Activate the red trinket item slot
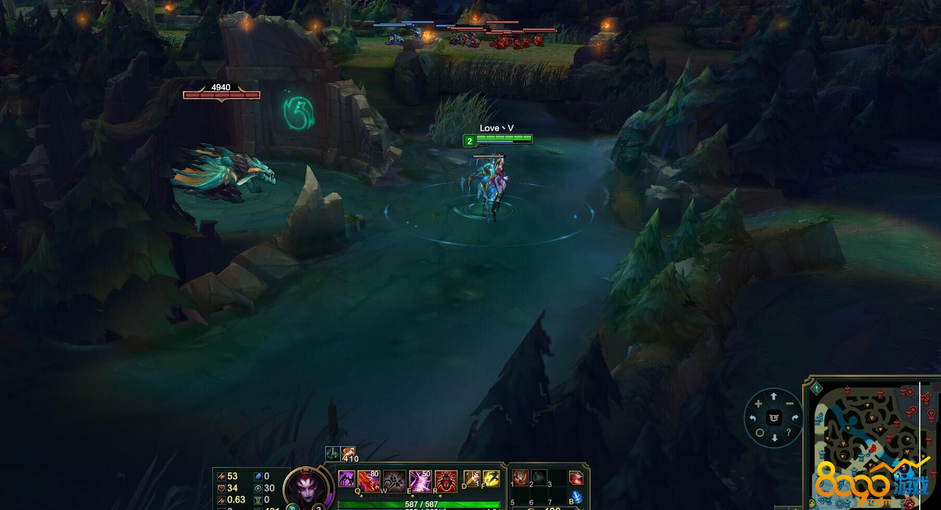 tap(576, 478)
